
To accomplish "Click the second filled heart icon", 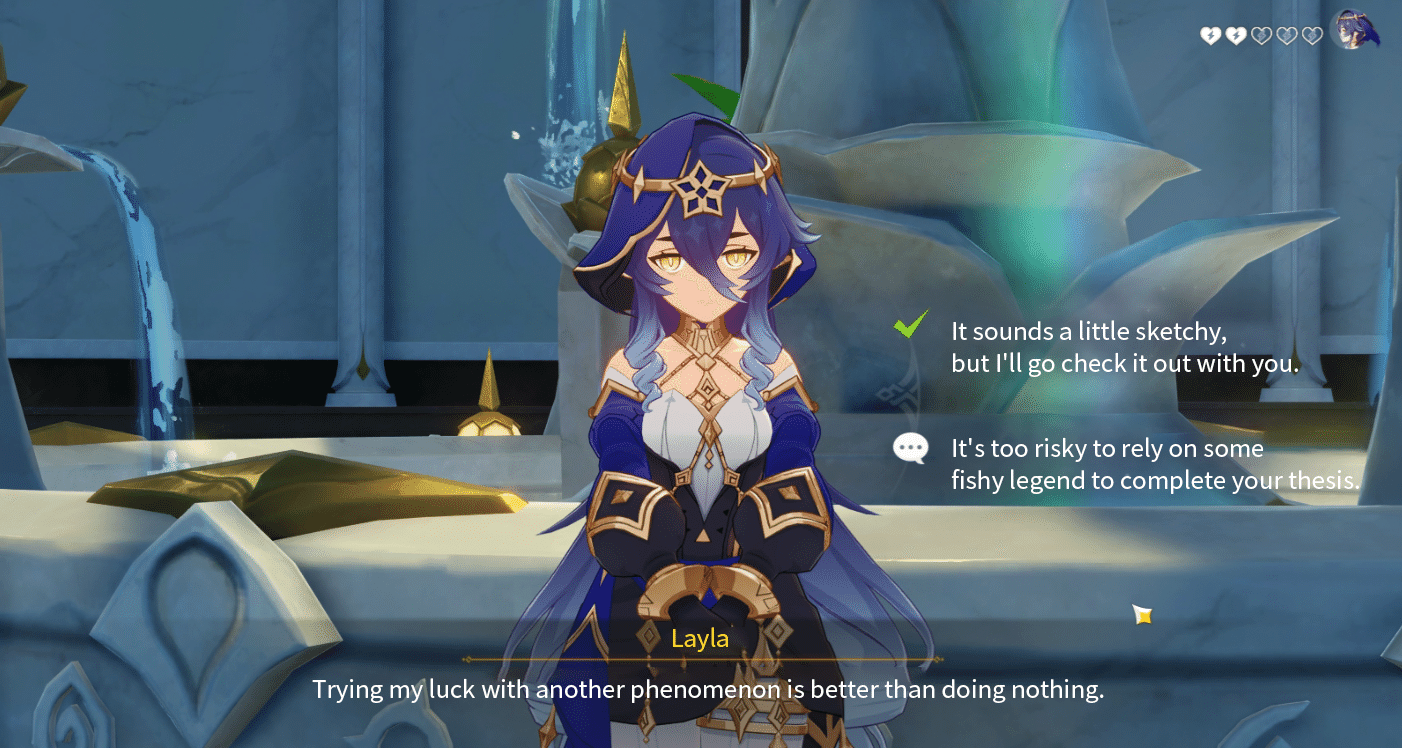I will (x=1236, y=34).
